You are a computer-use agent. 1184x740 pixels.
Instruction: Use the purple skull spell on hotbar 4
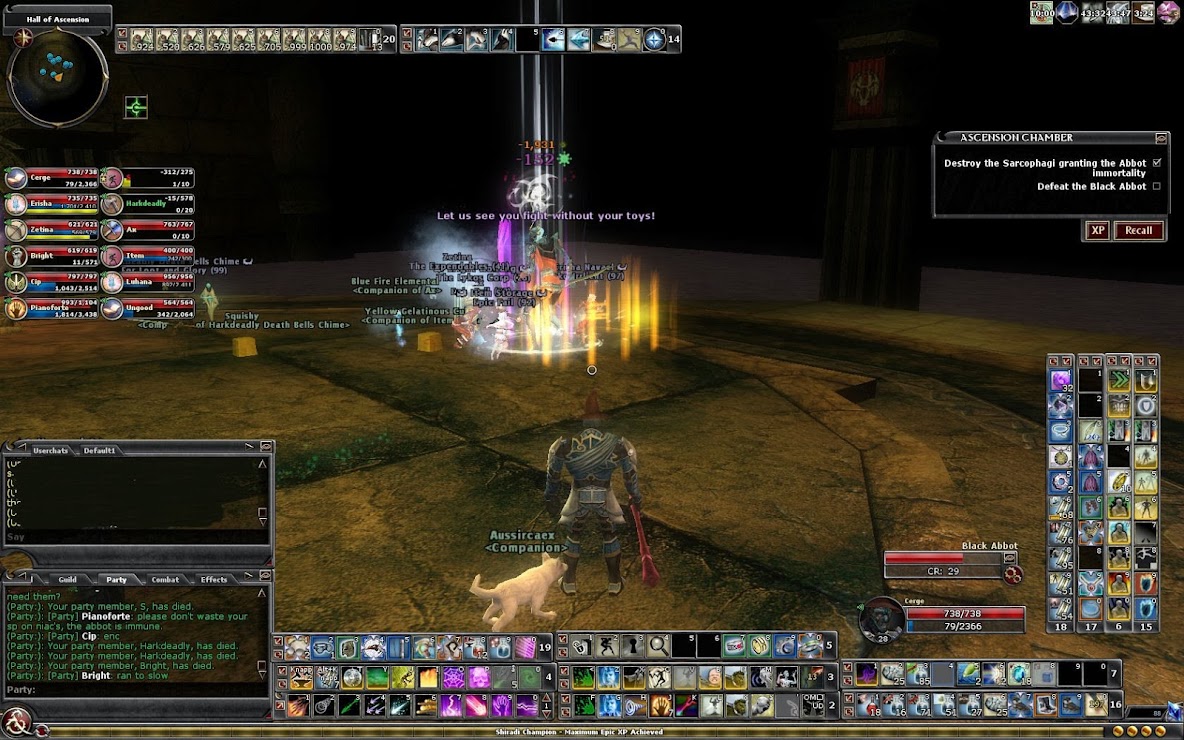(x=479, y=677)
